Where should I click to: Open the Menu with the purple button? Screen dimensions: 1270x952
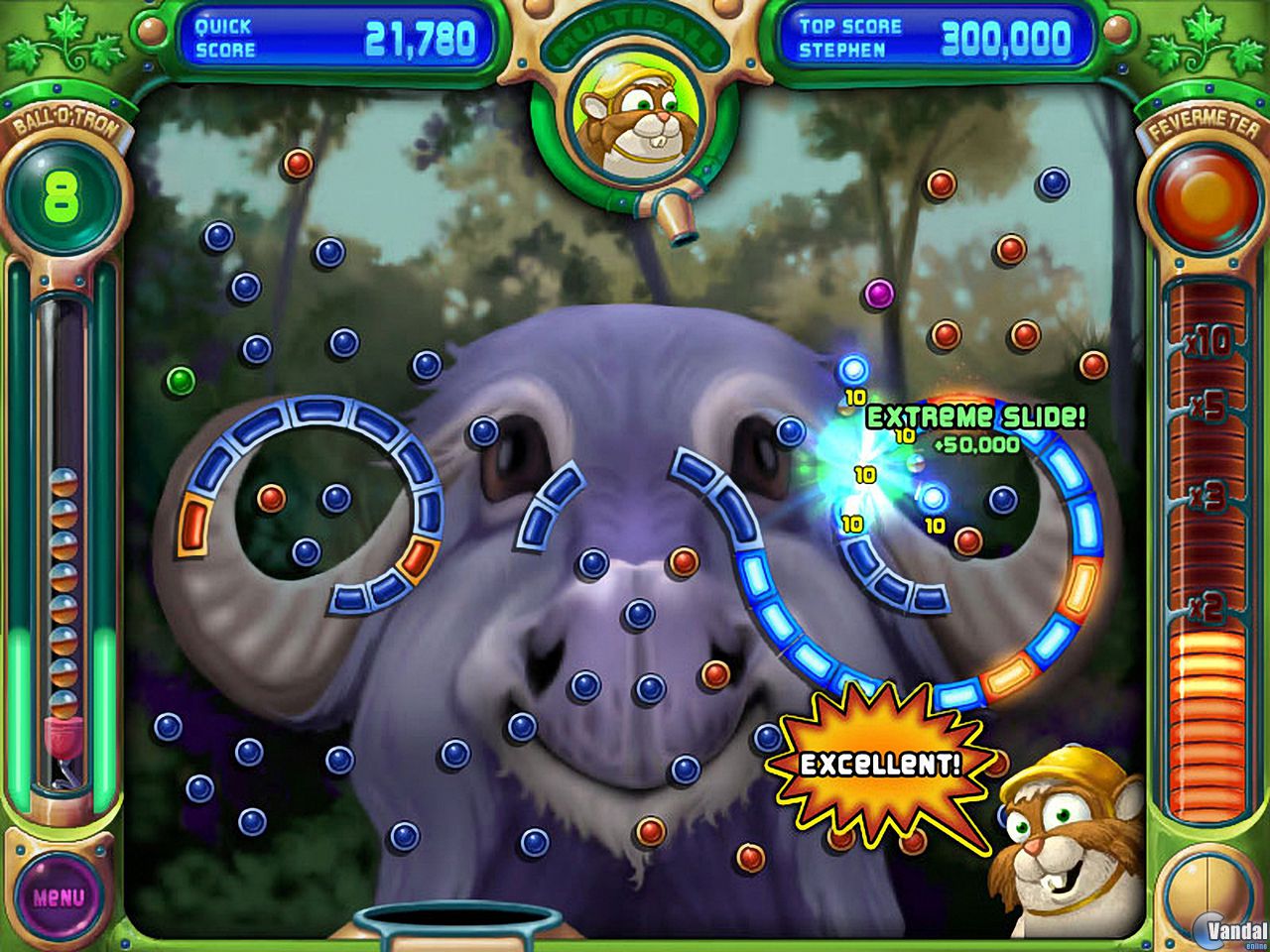pyautogui.click(x=60, y=895)
